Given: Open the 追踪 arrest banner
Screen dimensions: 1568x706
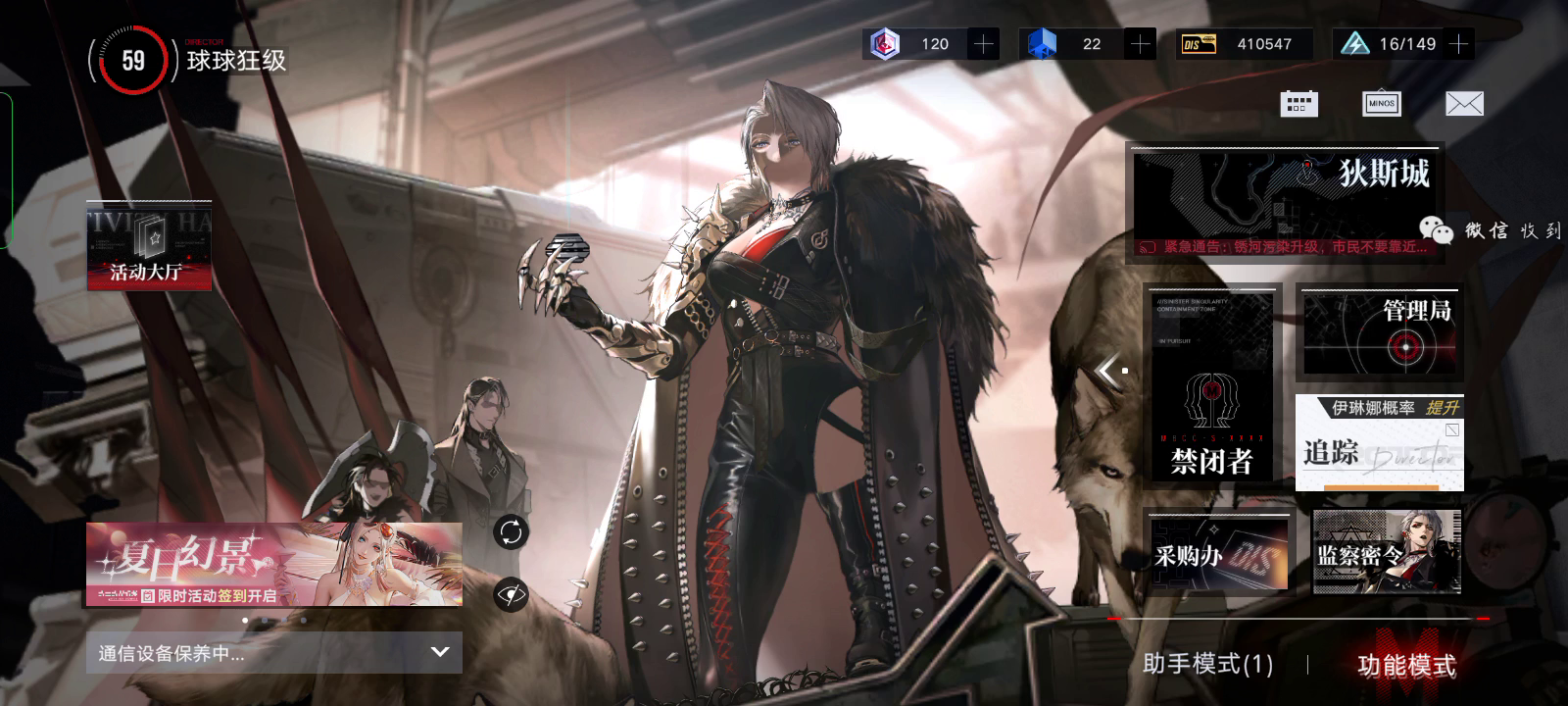Looking at the screenshot, I should pyautogui.click(x=1379, y=443).
